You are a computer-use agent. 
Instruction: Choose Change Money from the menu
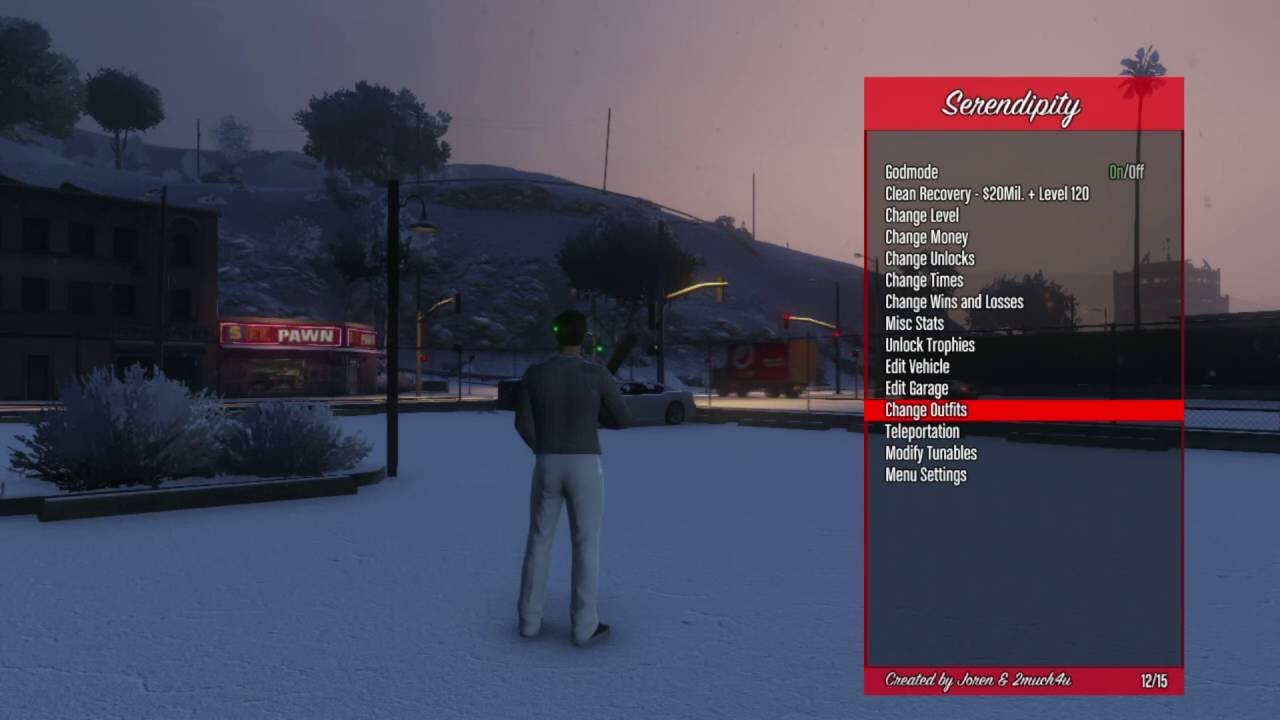(926, 238)
